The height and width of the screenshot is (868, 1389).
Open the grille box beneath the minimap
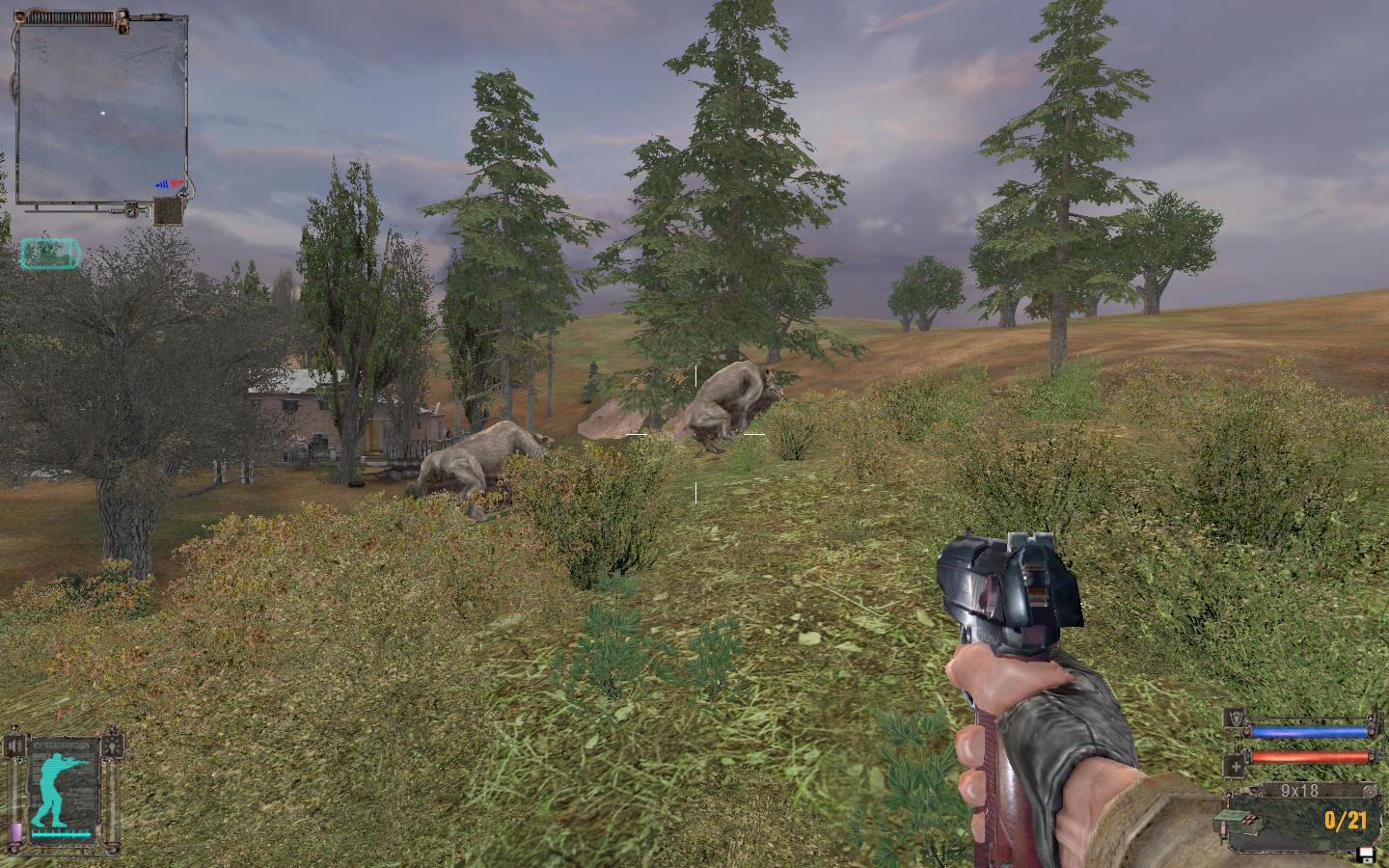(168, 210)
